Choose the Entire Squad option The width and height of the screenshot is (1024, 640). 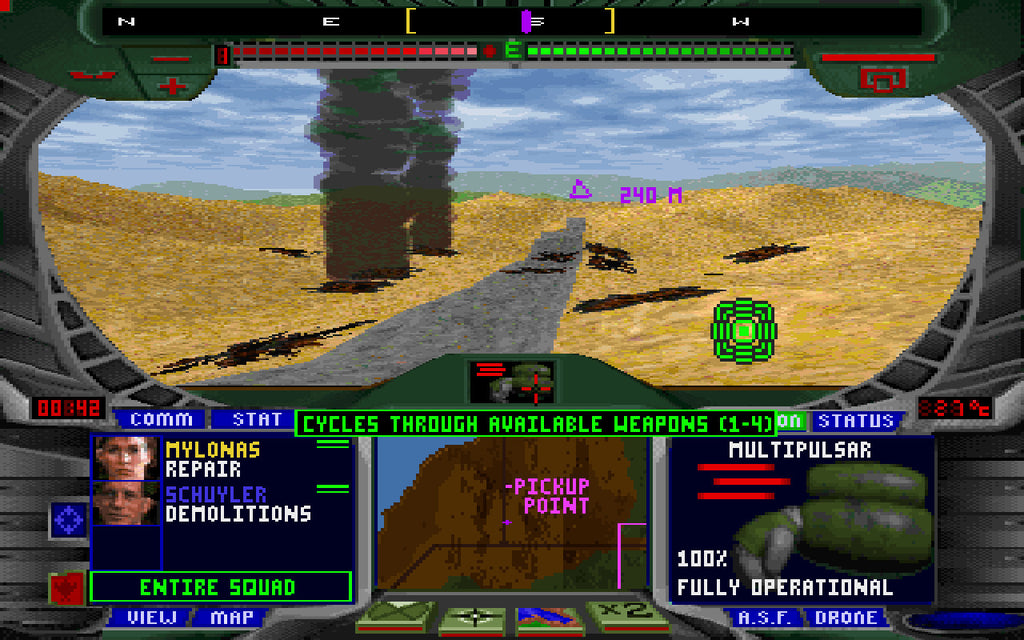point(220,587)
